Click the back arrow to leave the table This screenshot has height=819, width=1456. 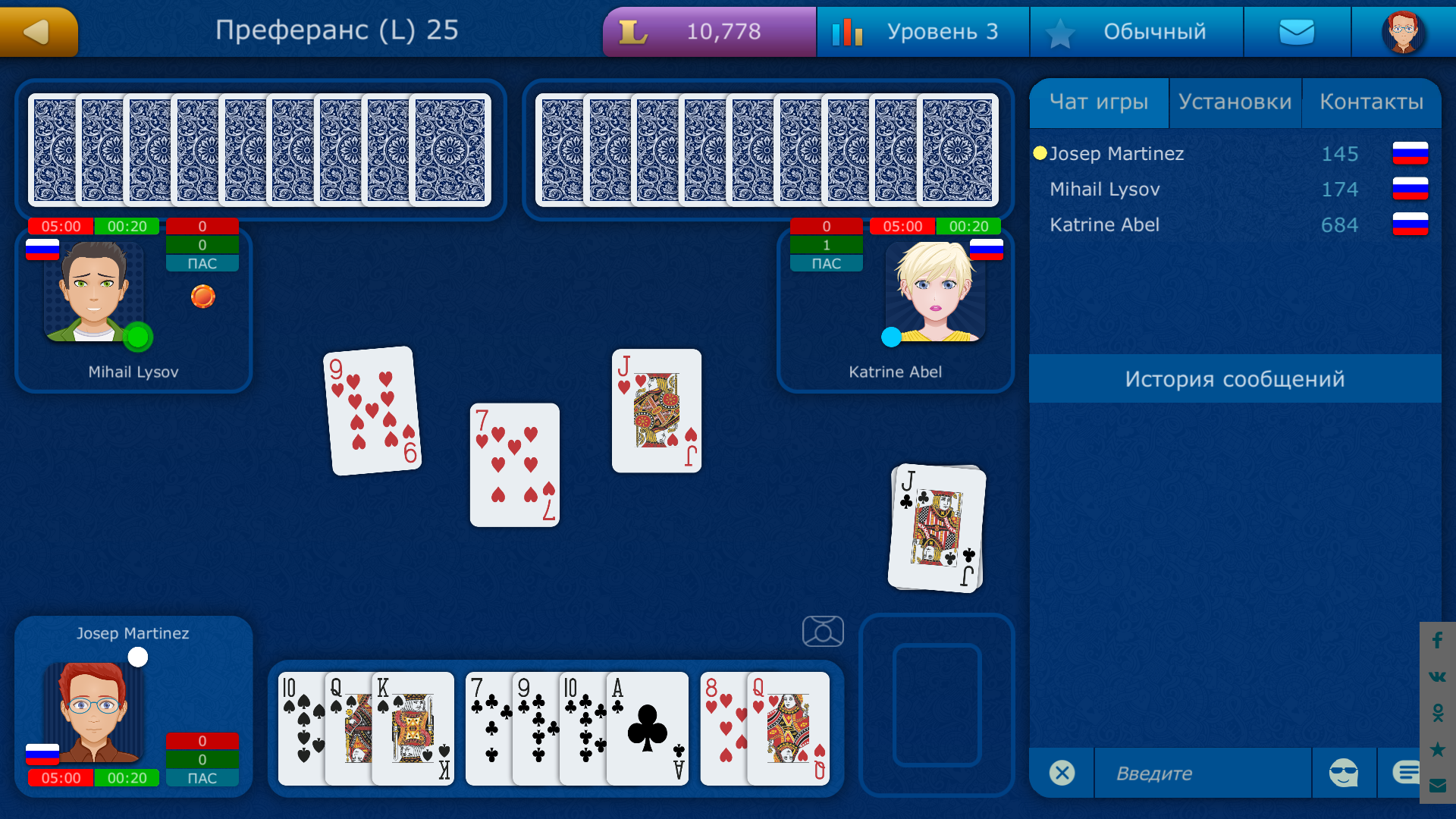39,32
